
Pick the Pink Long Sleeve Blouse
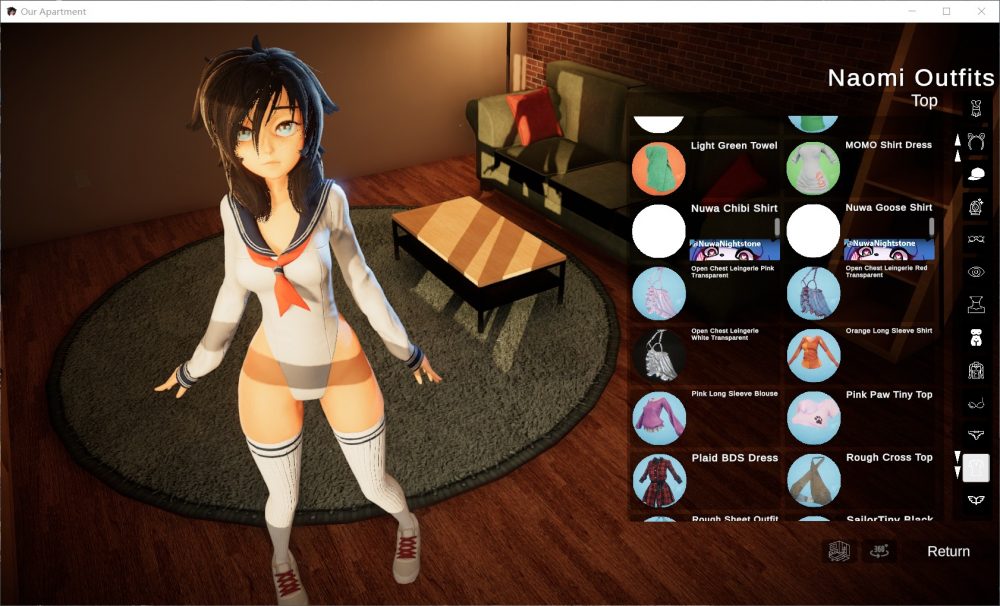click(x=659, y=418)
